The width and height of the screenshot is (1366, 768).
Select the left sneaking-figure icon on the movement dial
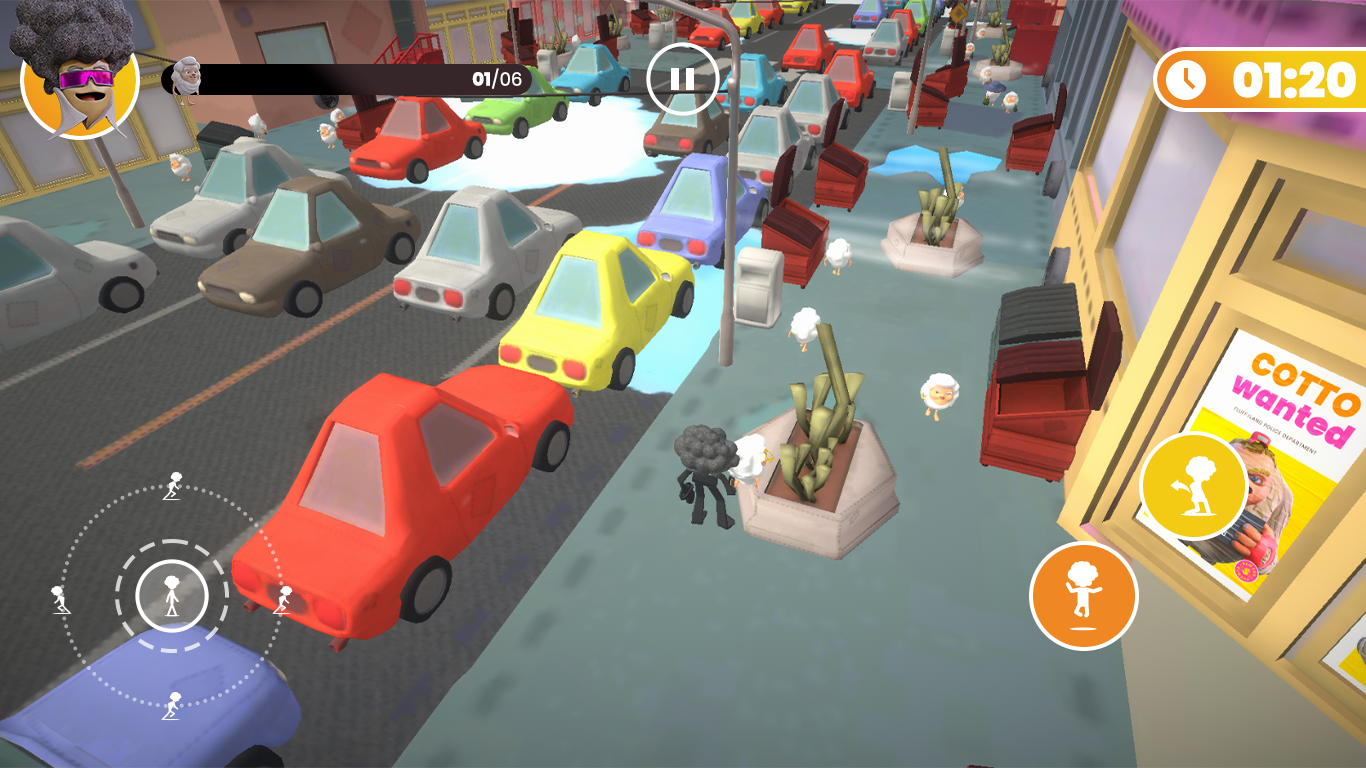coord(60,600)
